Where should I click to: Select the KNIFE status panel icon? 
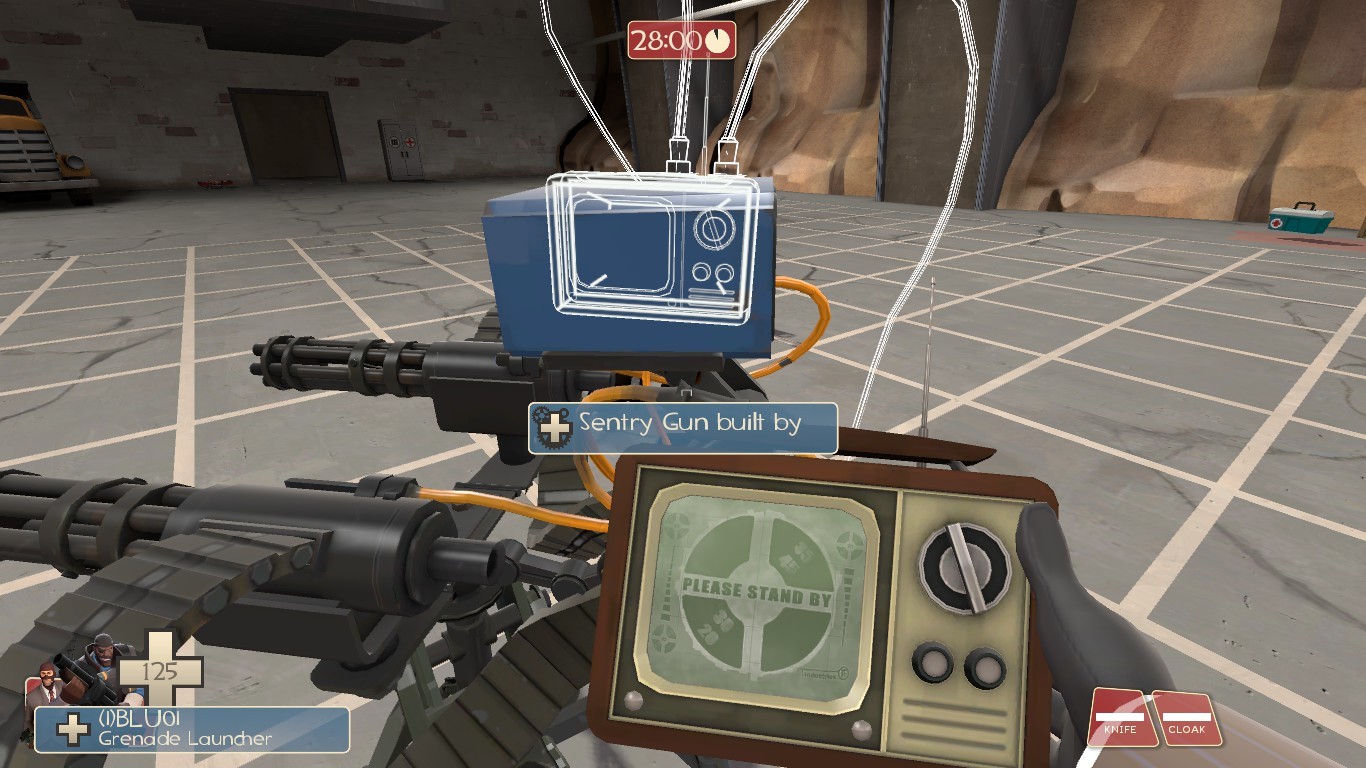tap(1121, 715)
